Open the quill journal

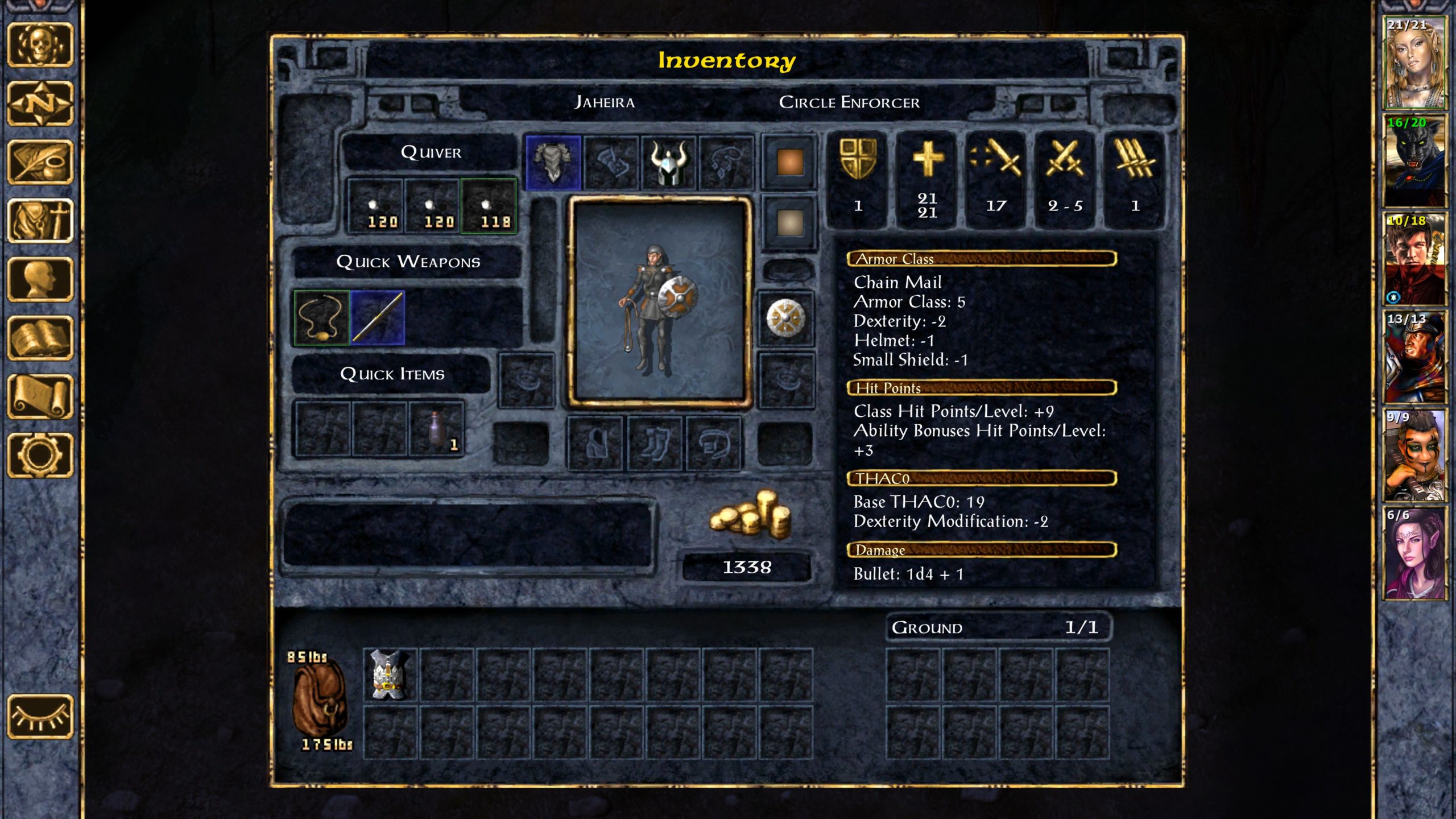pyautogui.click(x=40, y=162)
